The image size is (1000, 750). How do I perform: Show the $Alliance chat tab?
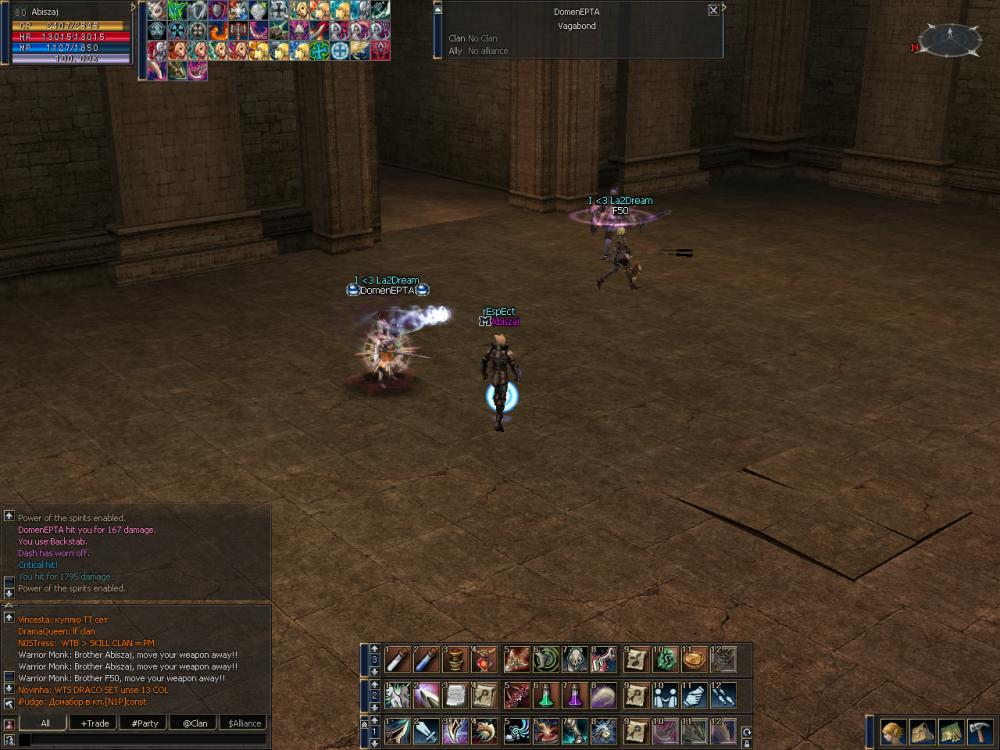pos(244,723)
